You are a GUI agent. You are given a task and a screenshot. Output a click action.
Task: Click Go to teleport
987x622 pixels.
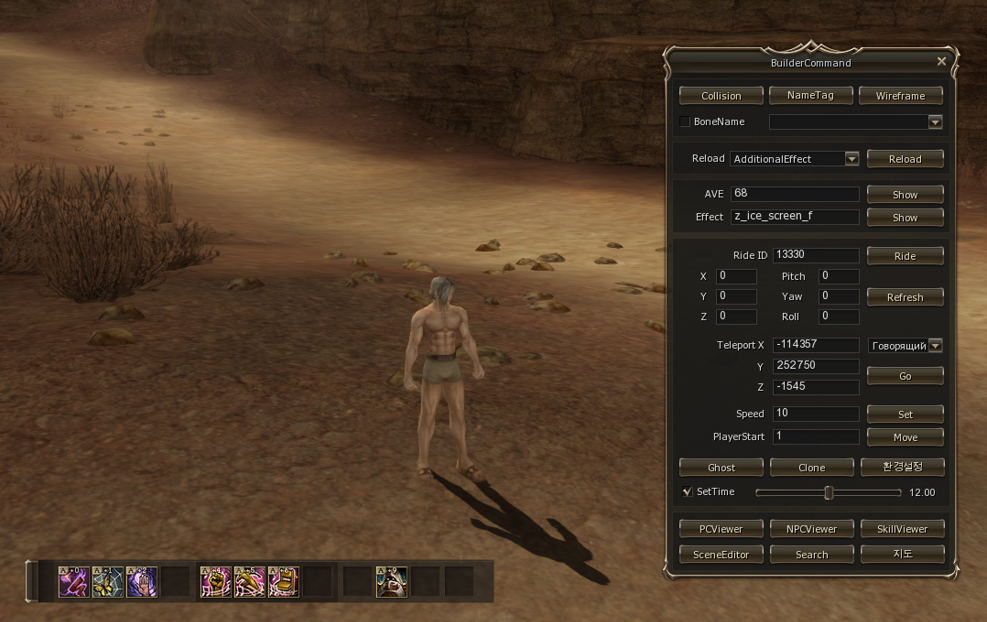(905, 376)
